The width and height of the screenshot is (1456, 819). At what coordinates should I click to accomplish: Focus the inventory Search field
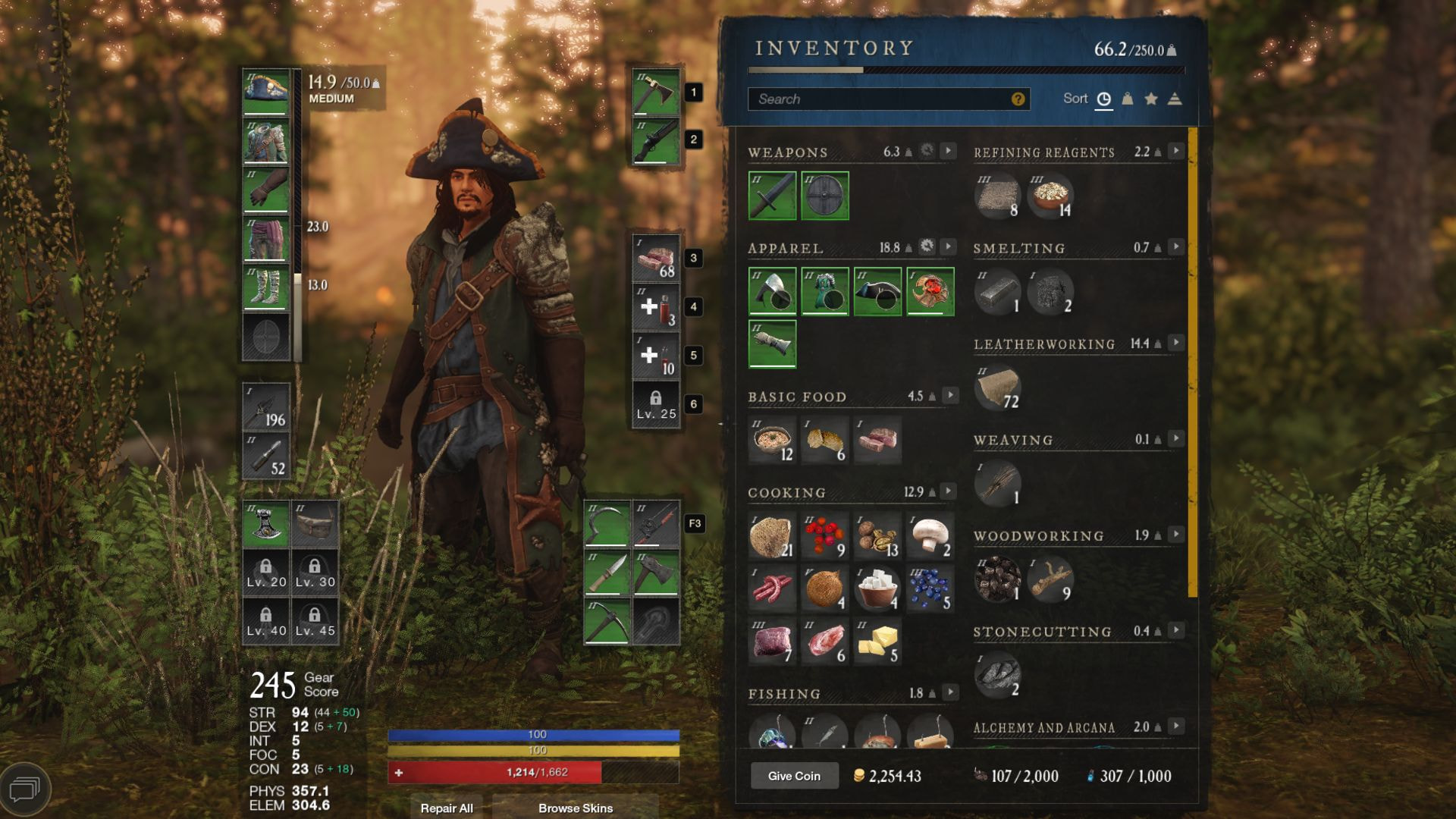(880, 99)
